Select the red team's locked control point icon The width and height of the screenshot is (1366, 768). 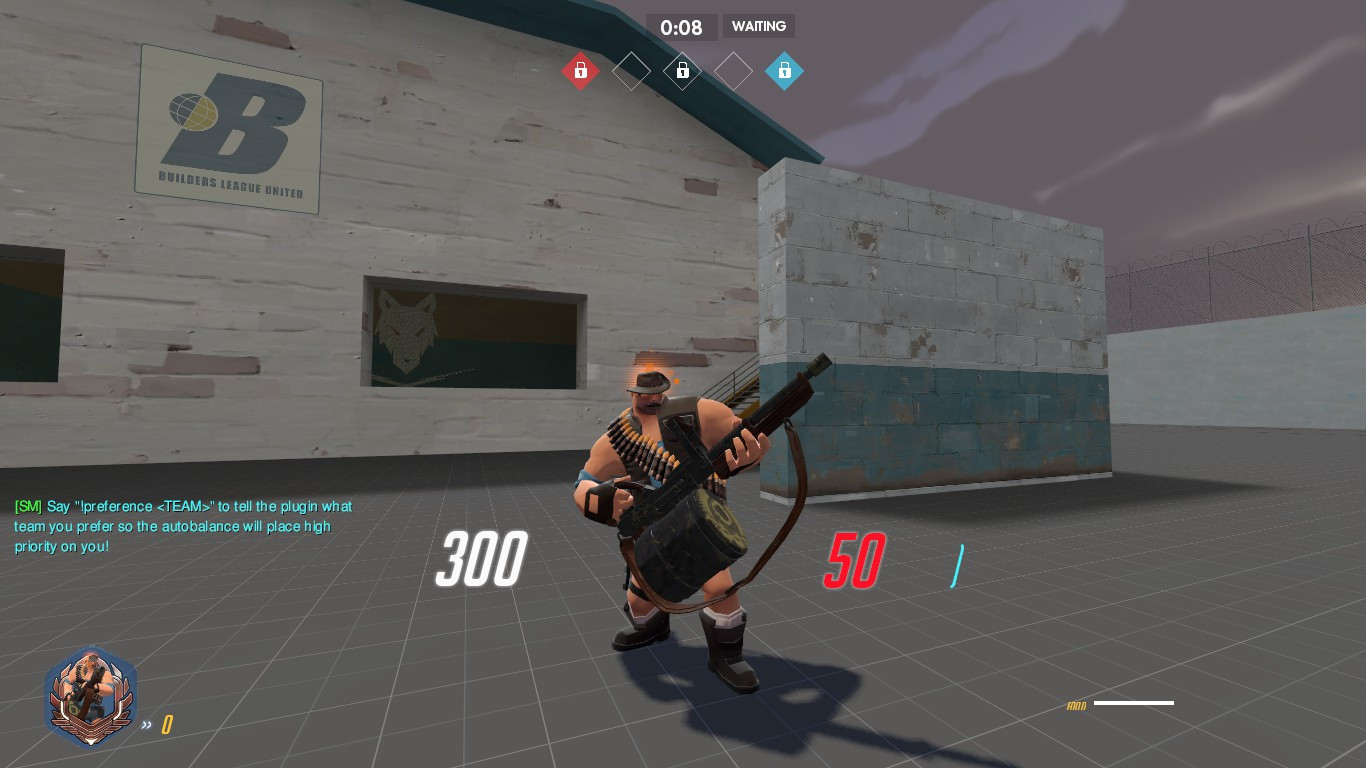coord(581,70)
